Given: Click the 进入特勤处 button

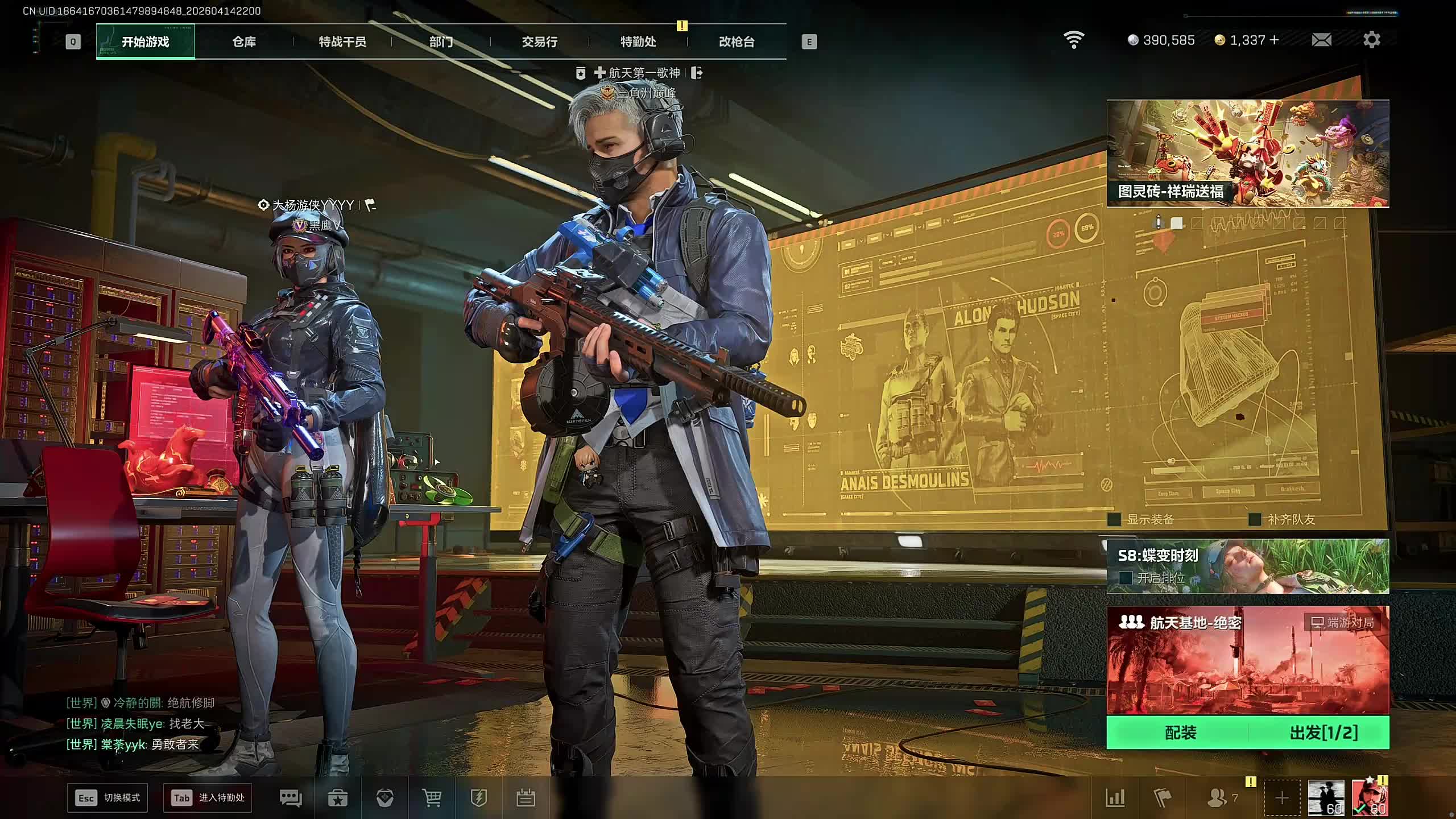Looking at the screenshot, I should point(208,798).
